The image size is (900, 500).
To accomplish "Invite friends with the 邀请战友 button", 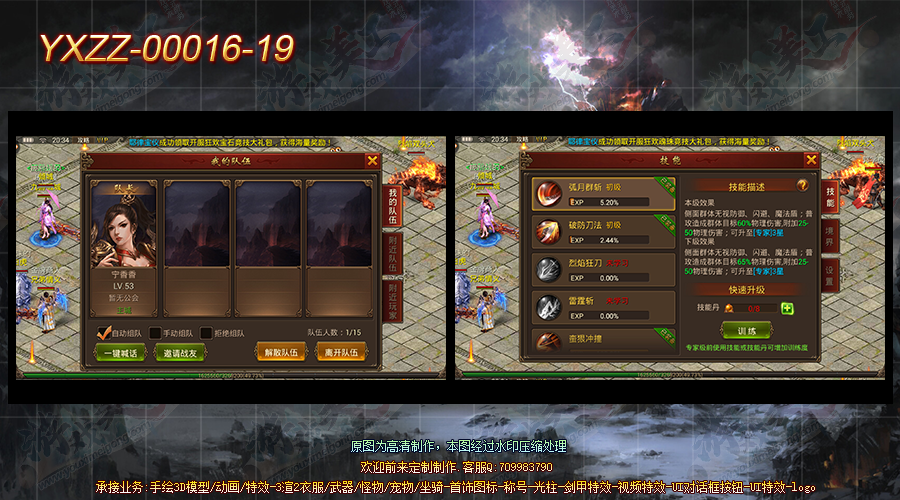I will tap(180, 352).
